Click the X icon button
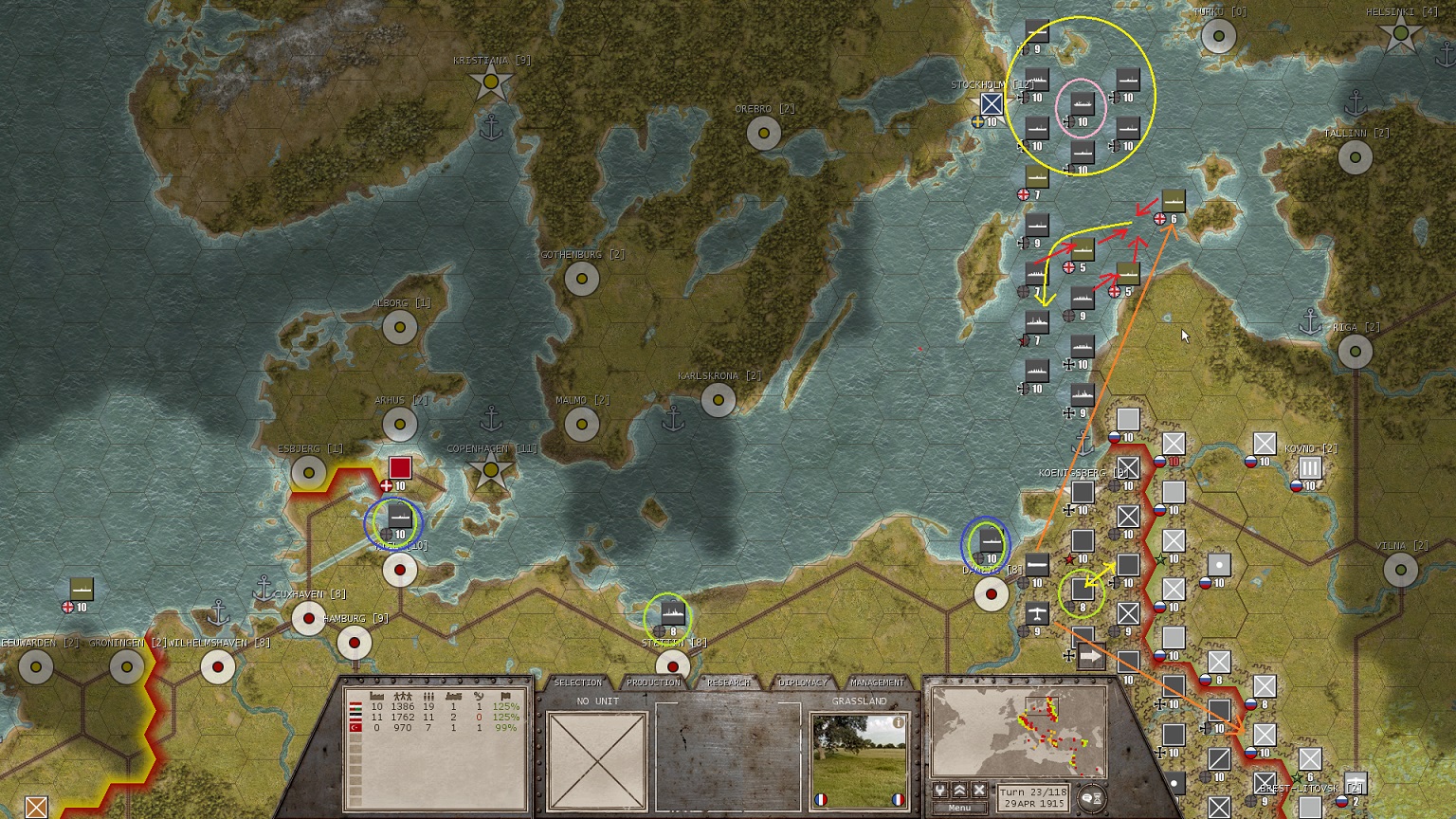Image resolution: width=1456 pixels, height=819 pixels. [x=979, y=791]
